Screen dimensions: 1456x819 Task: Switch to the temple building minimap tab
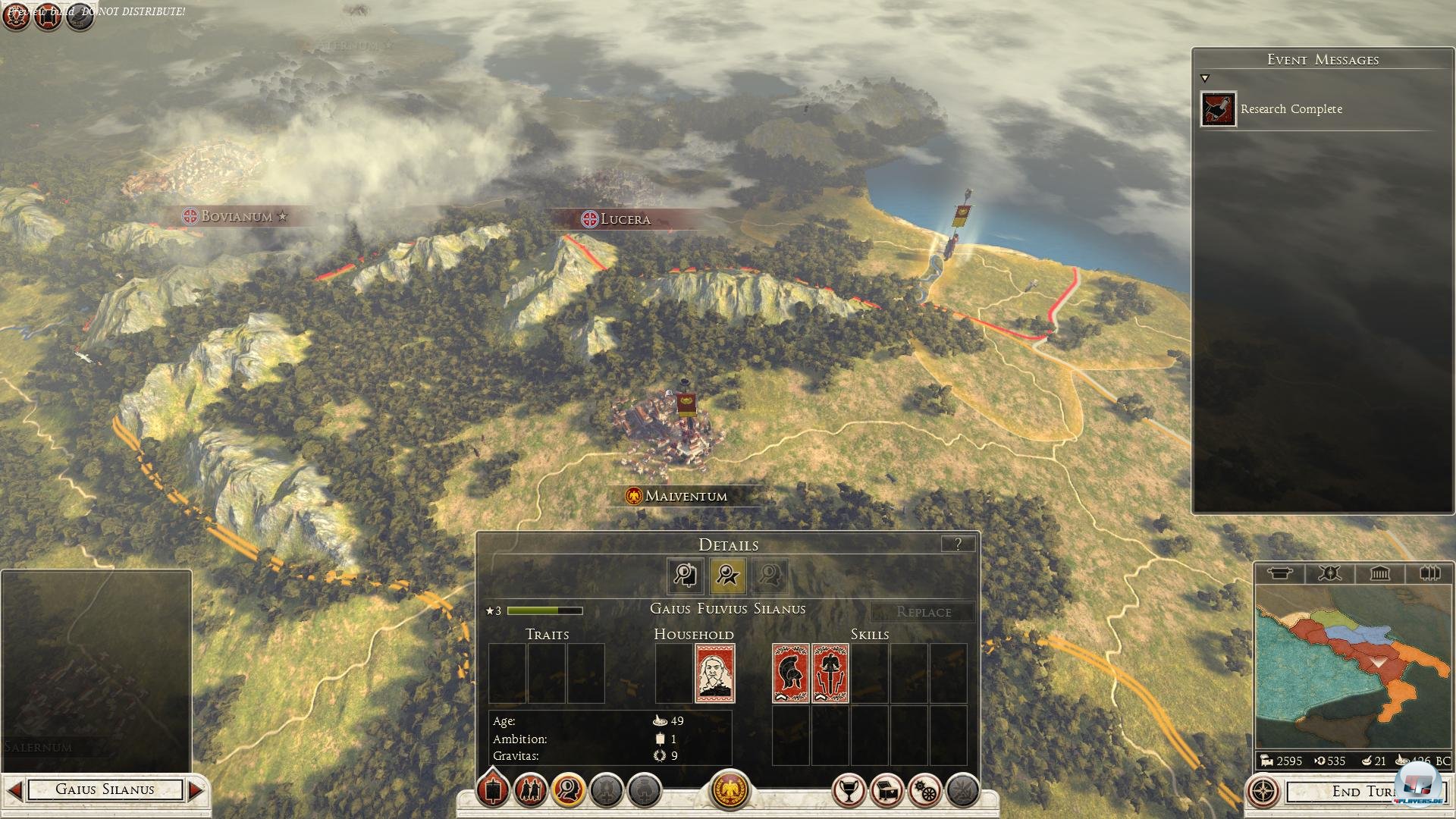(x=1379, y=573)
